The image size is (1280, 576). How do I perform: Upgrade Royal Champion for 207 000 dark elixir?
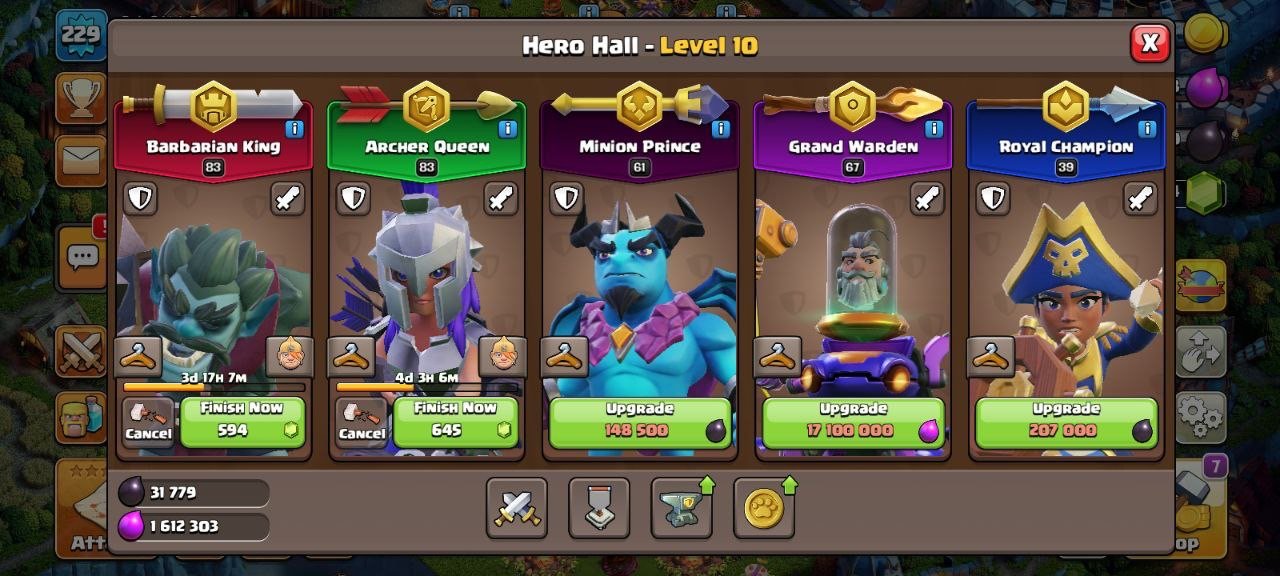(1066, 422)
